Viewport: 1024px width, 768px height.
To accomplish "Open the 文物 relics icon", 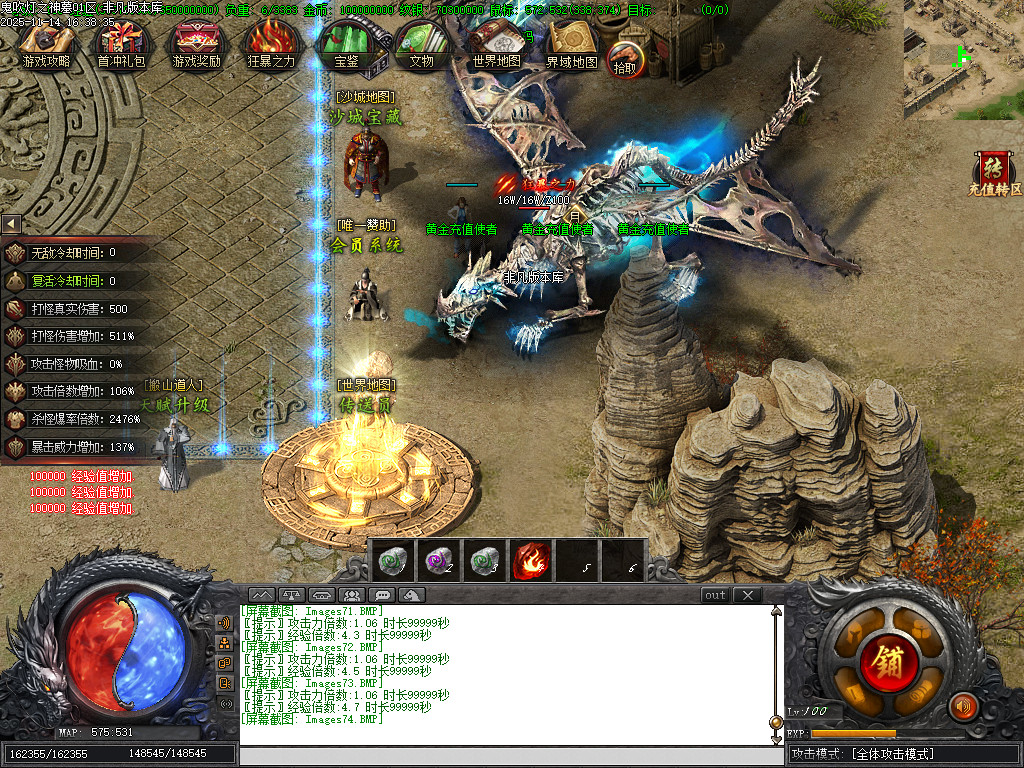I will tap(421, 45).
